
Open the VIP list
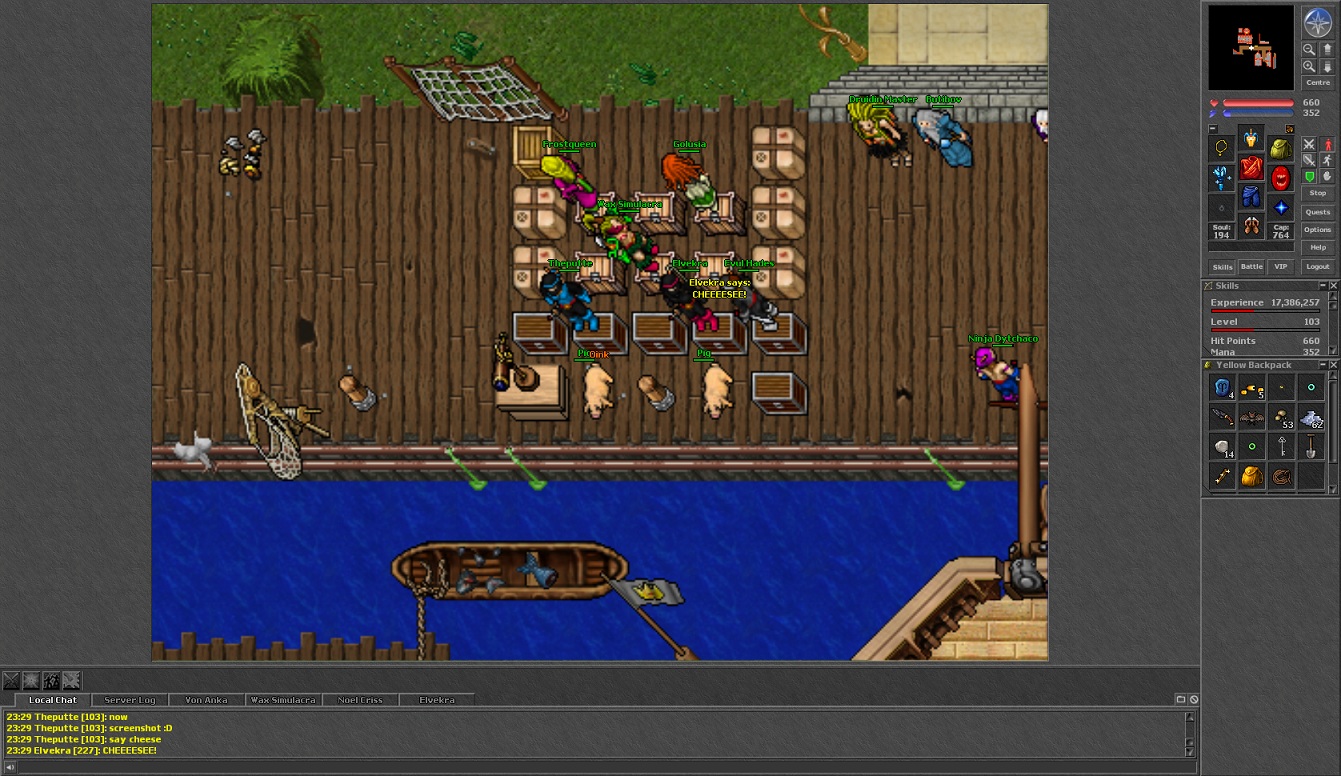[x=1280, y=267]
